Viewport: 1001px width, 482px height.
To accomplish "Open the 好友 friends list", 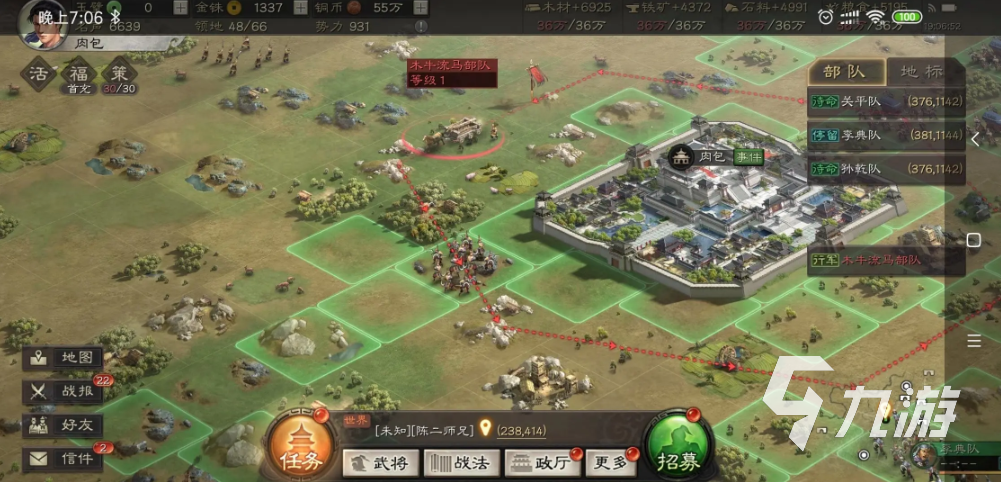I will tap(64, 425).
